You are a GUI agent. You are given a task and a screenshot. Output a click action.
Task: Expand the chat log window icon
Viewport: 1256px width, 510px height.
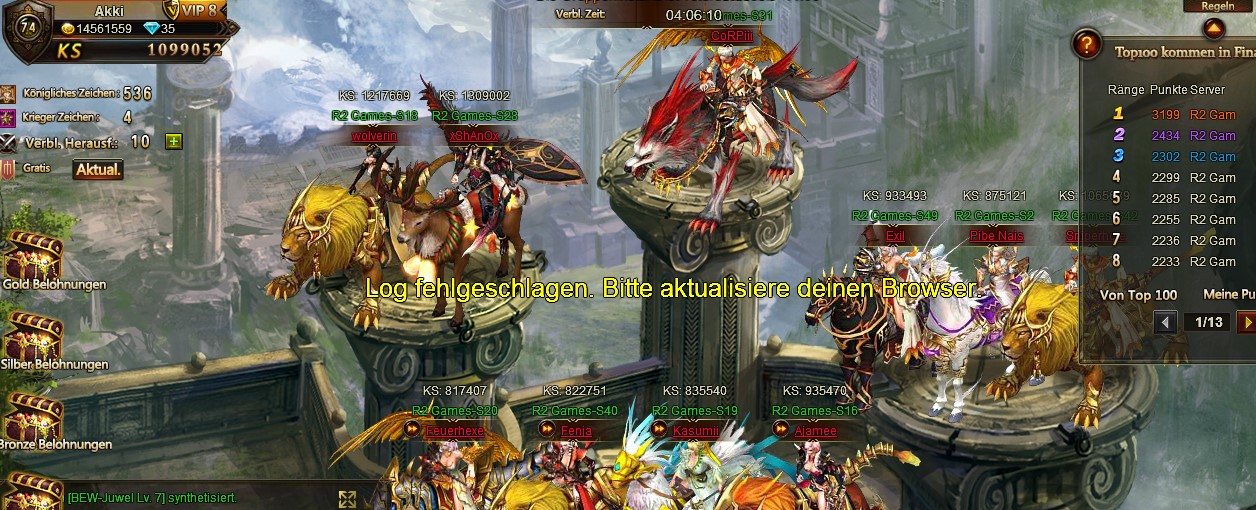[347, 499]
